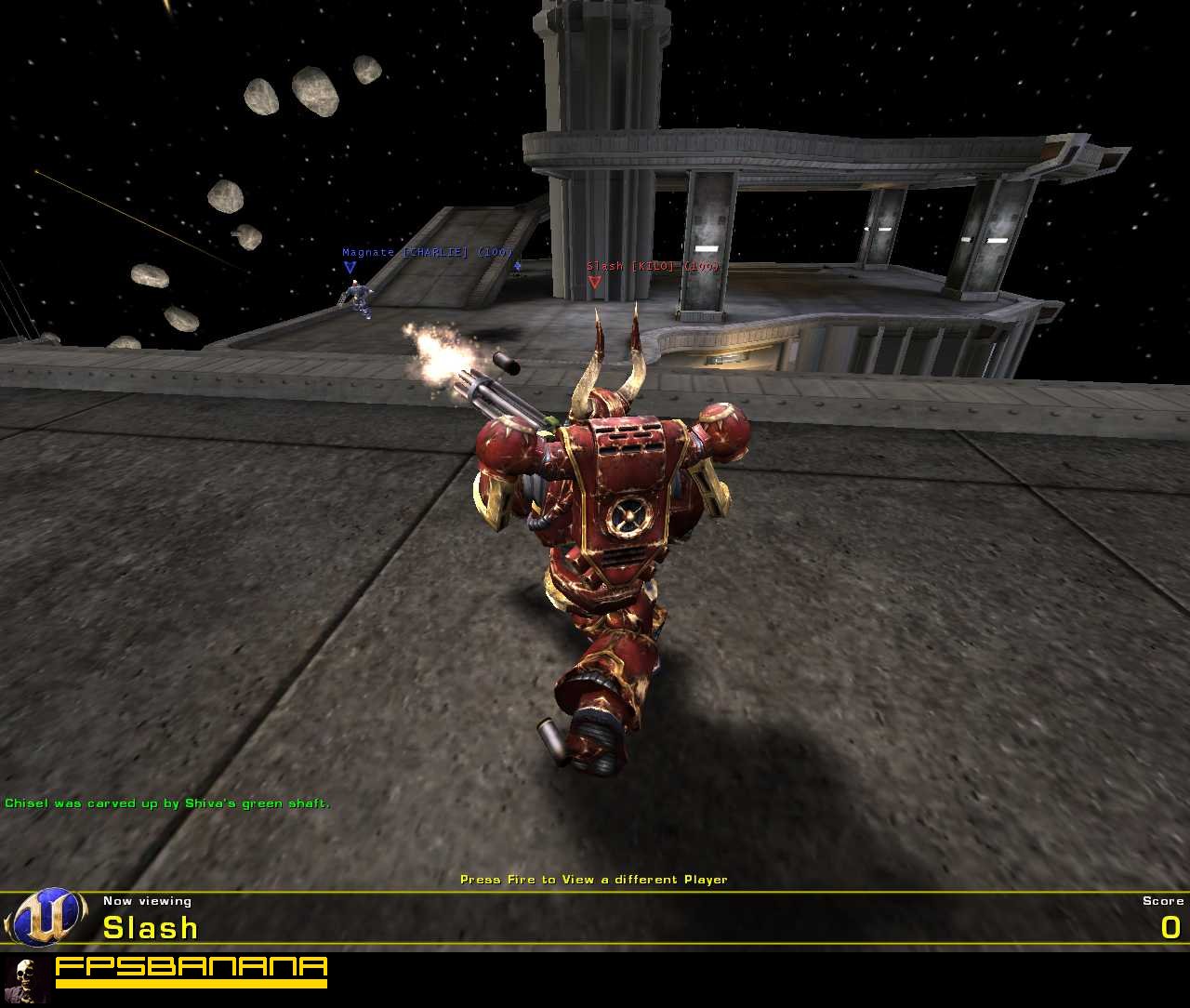Click the firing minigun muzzle flash
The width and height of the screenshot is (1190, 1008).
pos(432,358)
